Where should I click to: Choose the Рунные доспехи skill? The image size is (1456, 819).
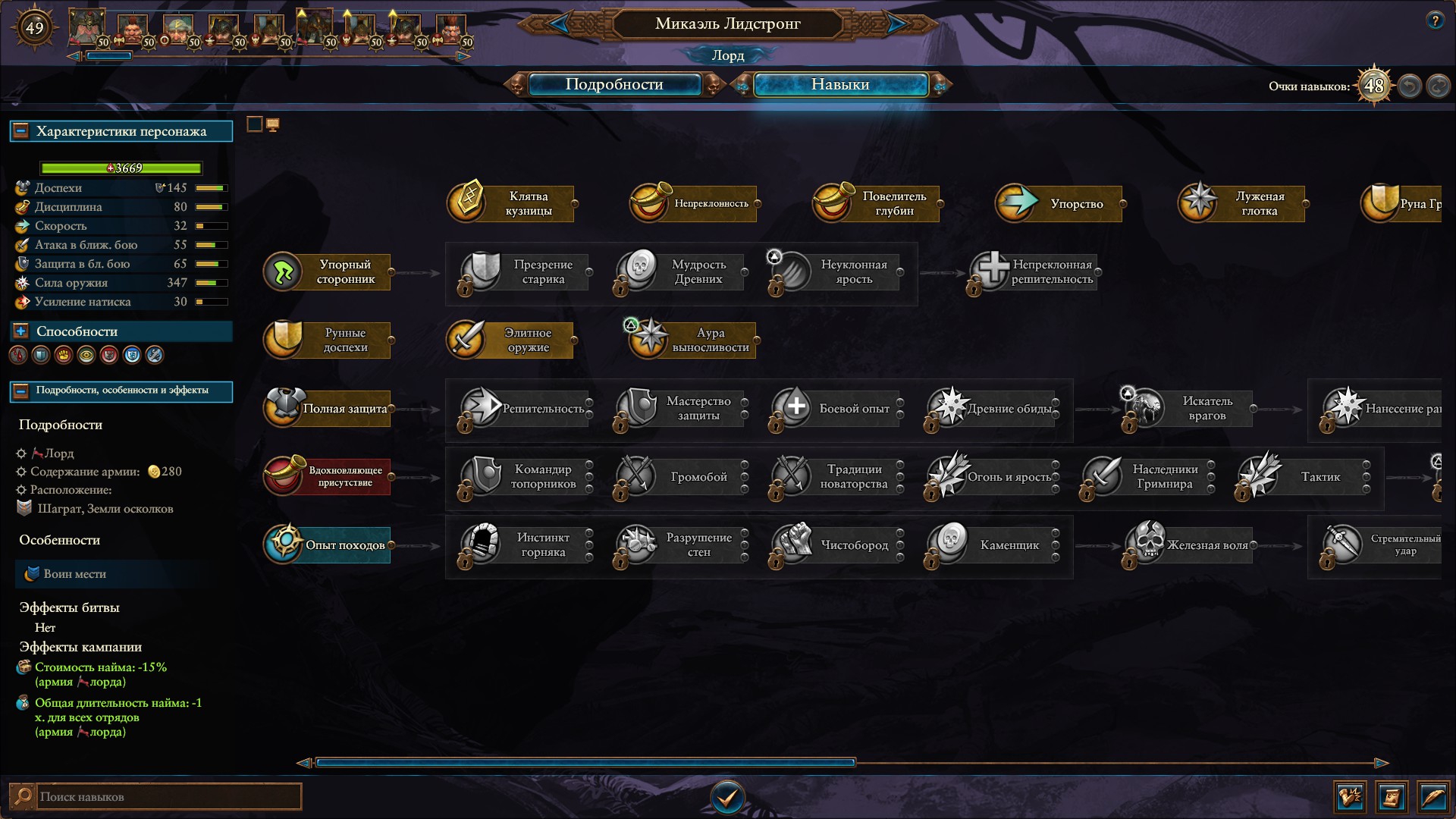[x=328, y=340]
